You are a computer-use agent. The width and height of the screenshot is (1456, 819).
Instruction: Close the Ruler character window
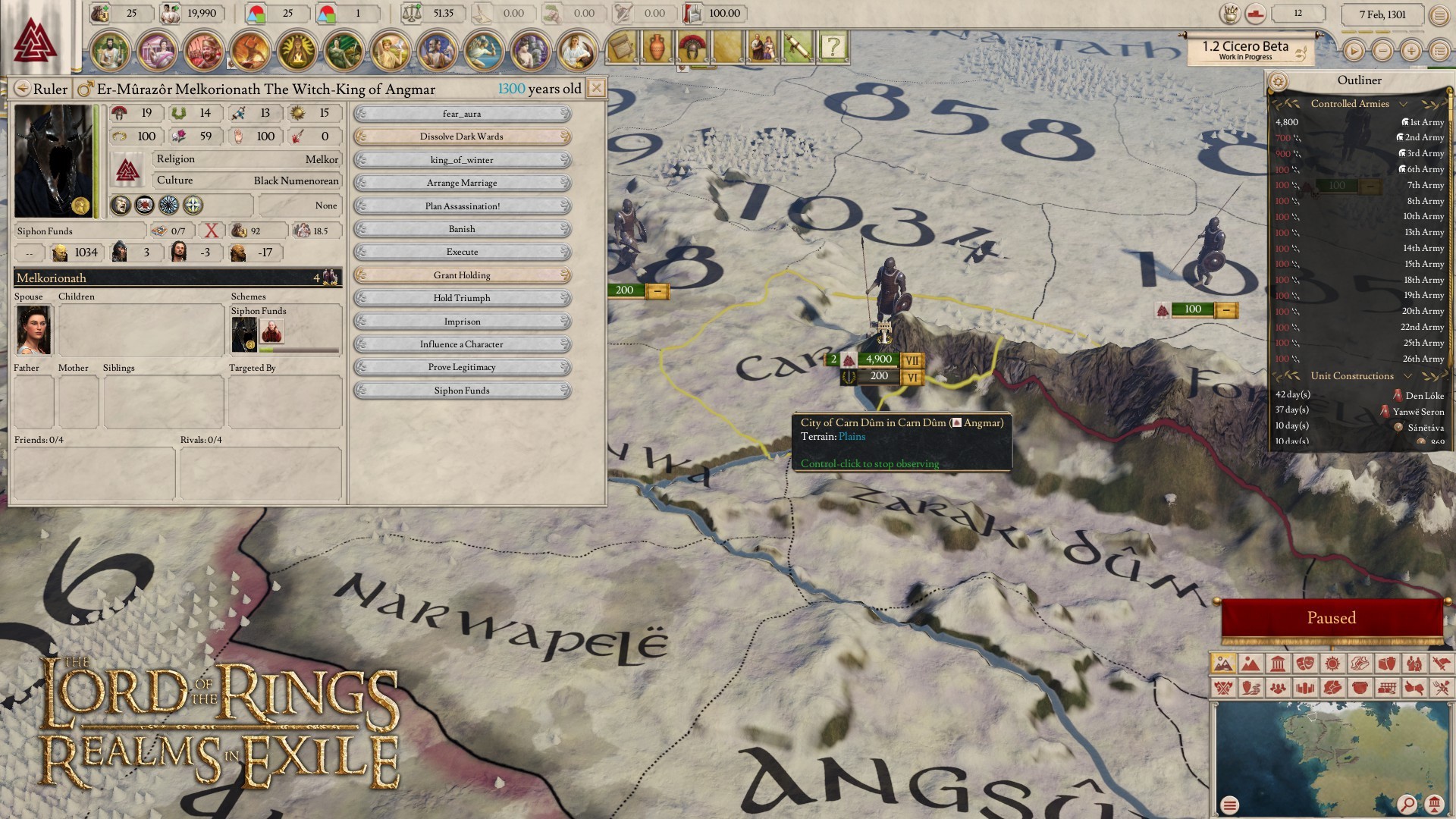coord(597,88)
